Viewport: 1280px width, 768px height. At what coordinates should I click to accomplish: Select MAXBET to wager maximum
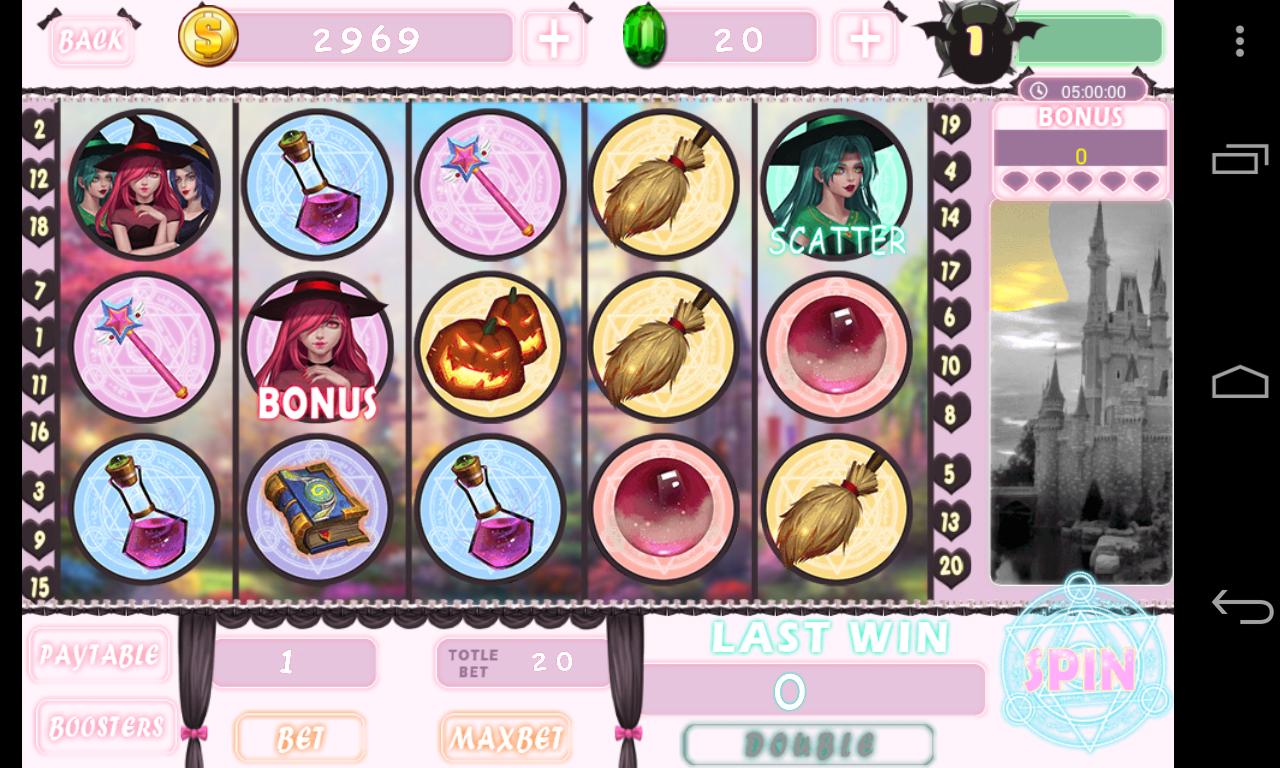[x=505, y=738]
